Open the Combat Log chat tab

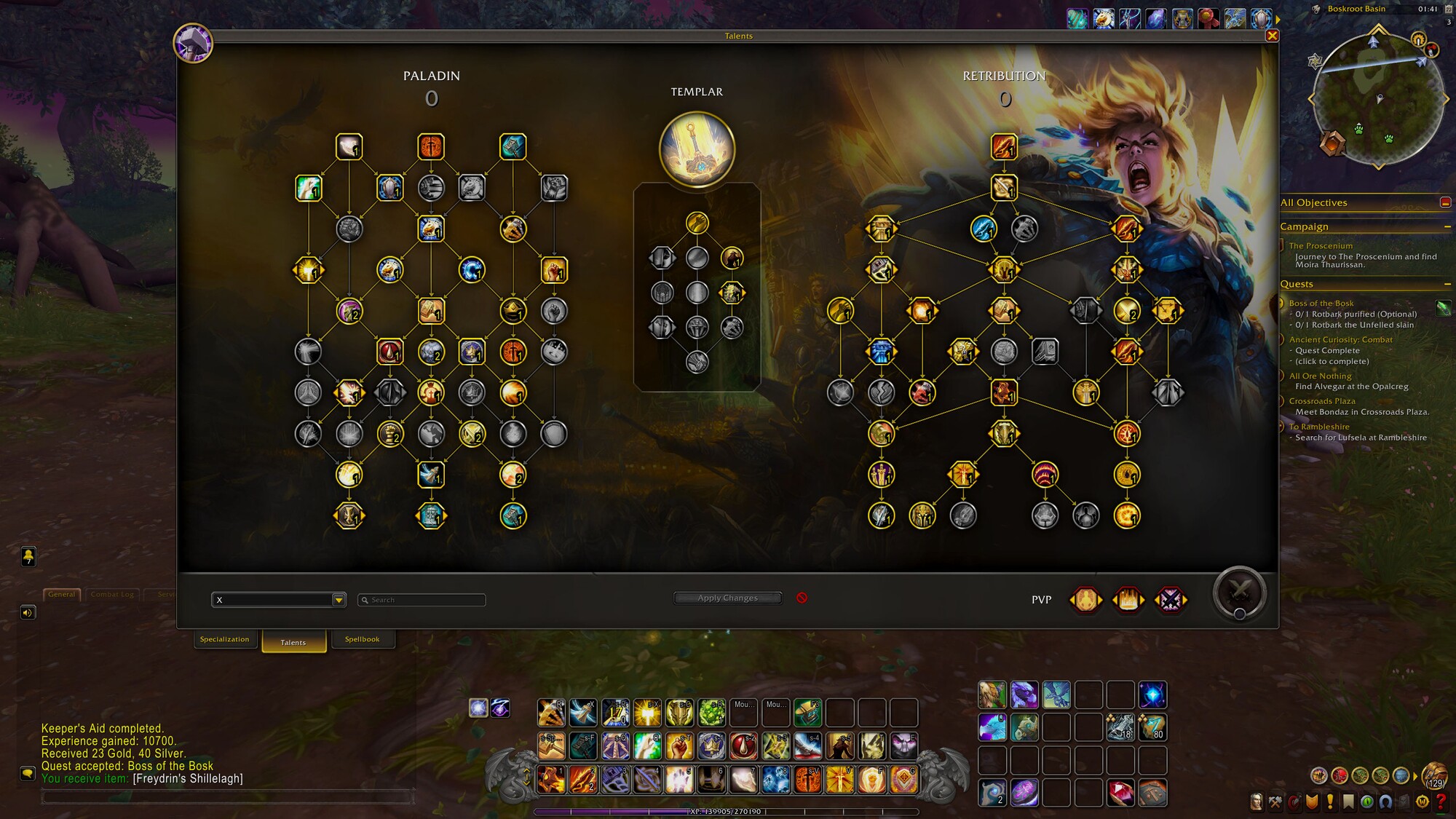(112, 594)
